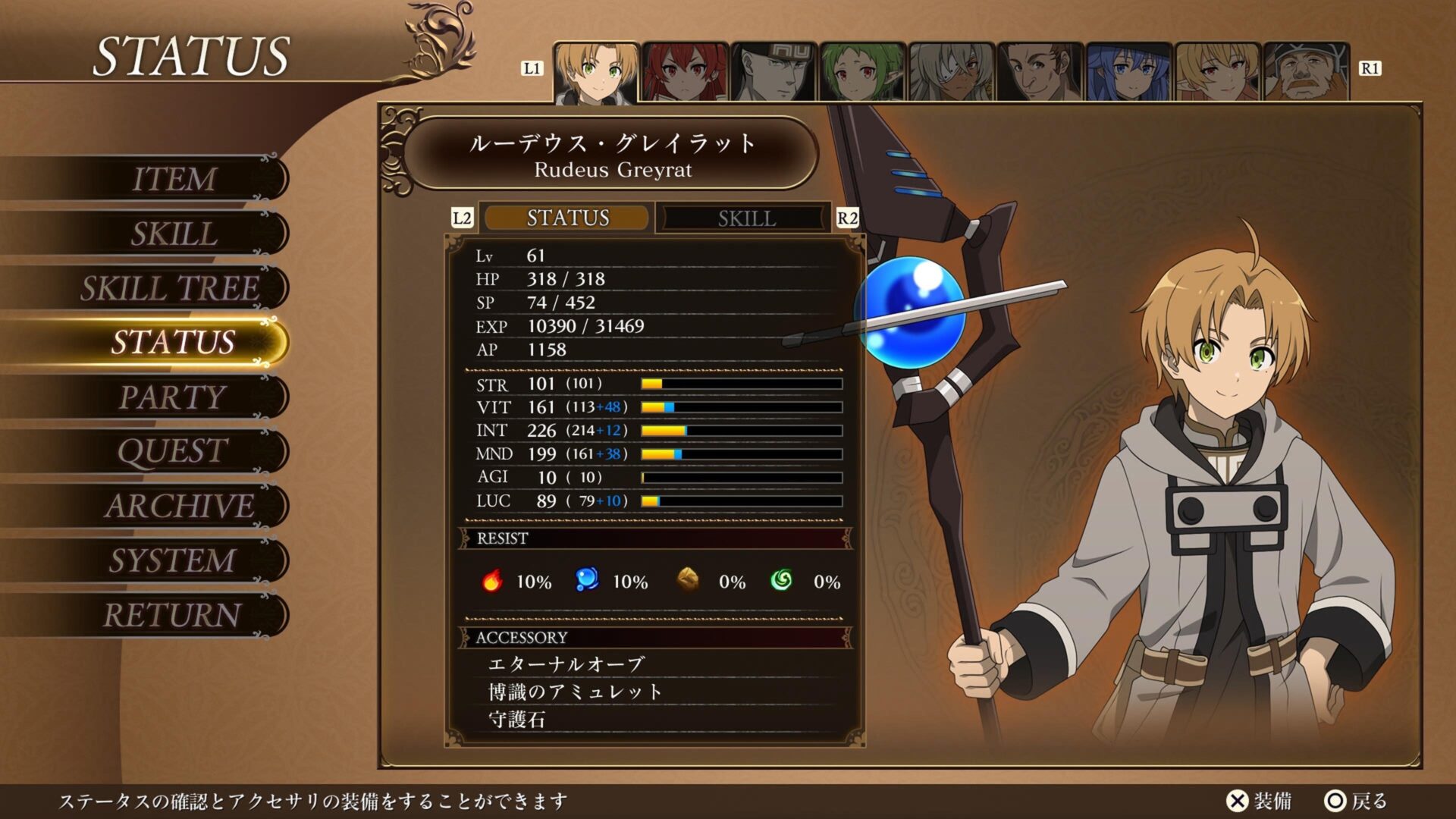Open the QUEST menu
The width and height of the screenshot is (1456, 819).
point(173,451)
